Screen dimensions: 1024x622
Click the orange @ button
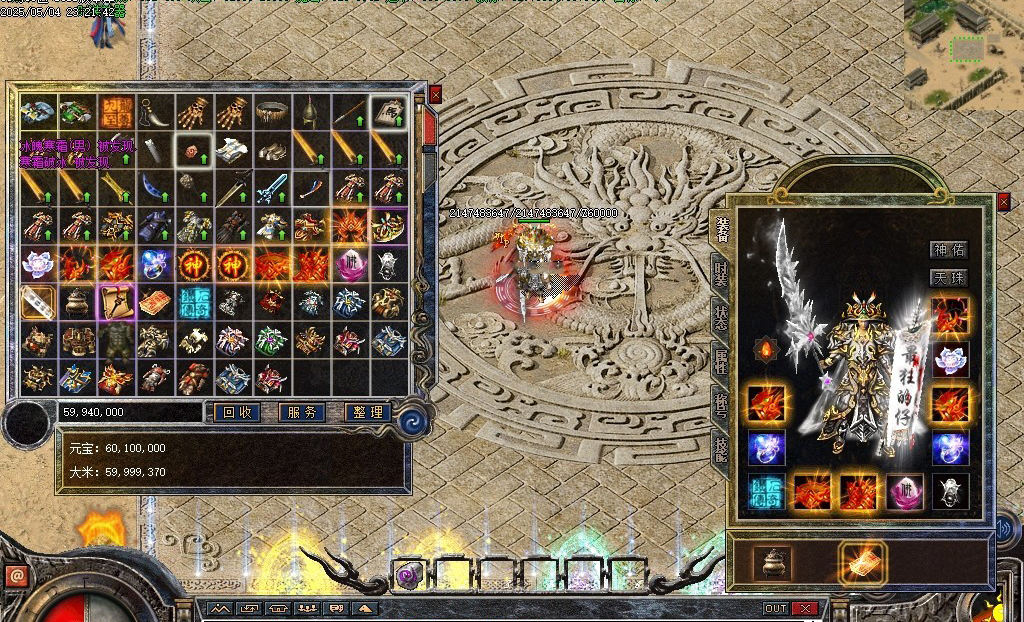[x=16, y=576]
